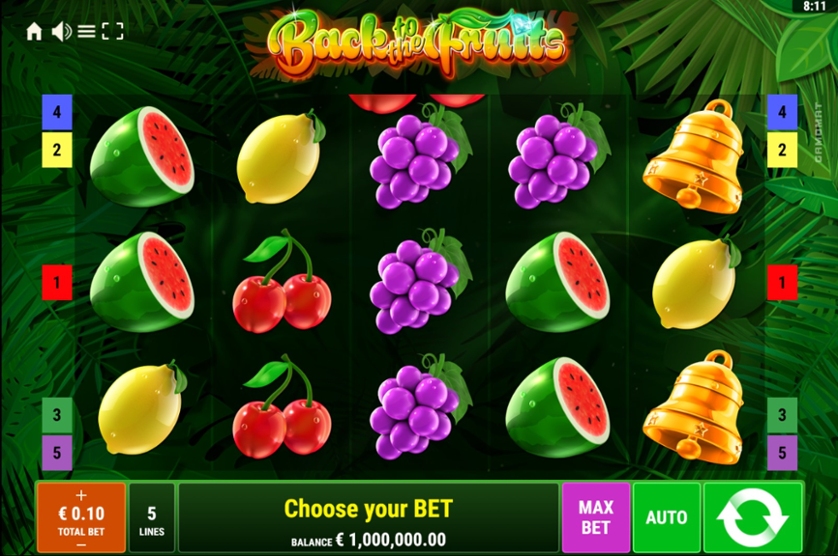Screen dimensions: 838x556
Task: Enter fullscreen mode
Action: coord(113,32)
